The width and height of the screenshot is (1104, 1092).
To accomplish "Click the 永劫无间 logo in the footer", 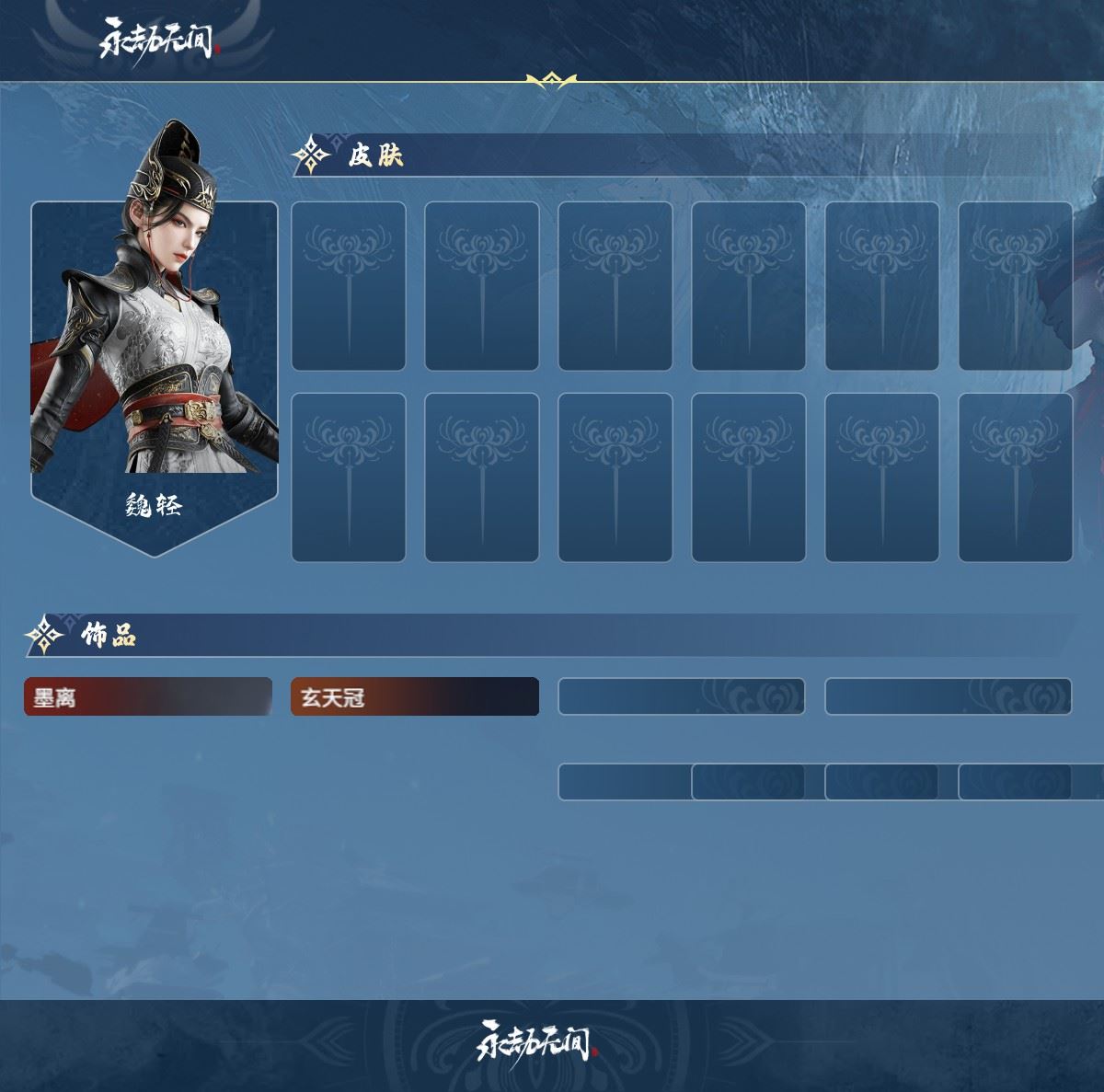I will 535,1040.
